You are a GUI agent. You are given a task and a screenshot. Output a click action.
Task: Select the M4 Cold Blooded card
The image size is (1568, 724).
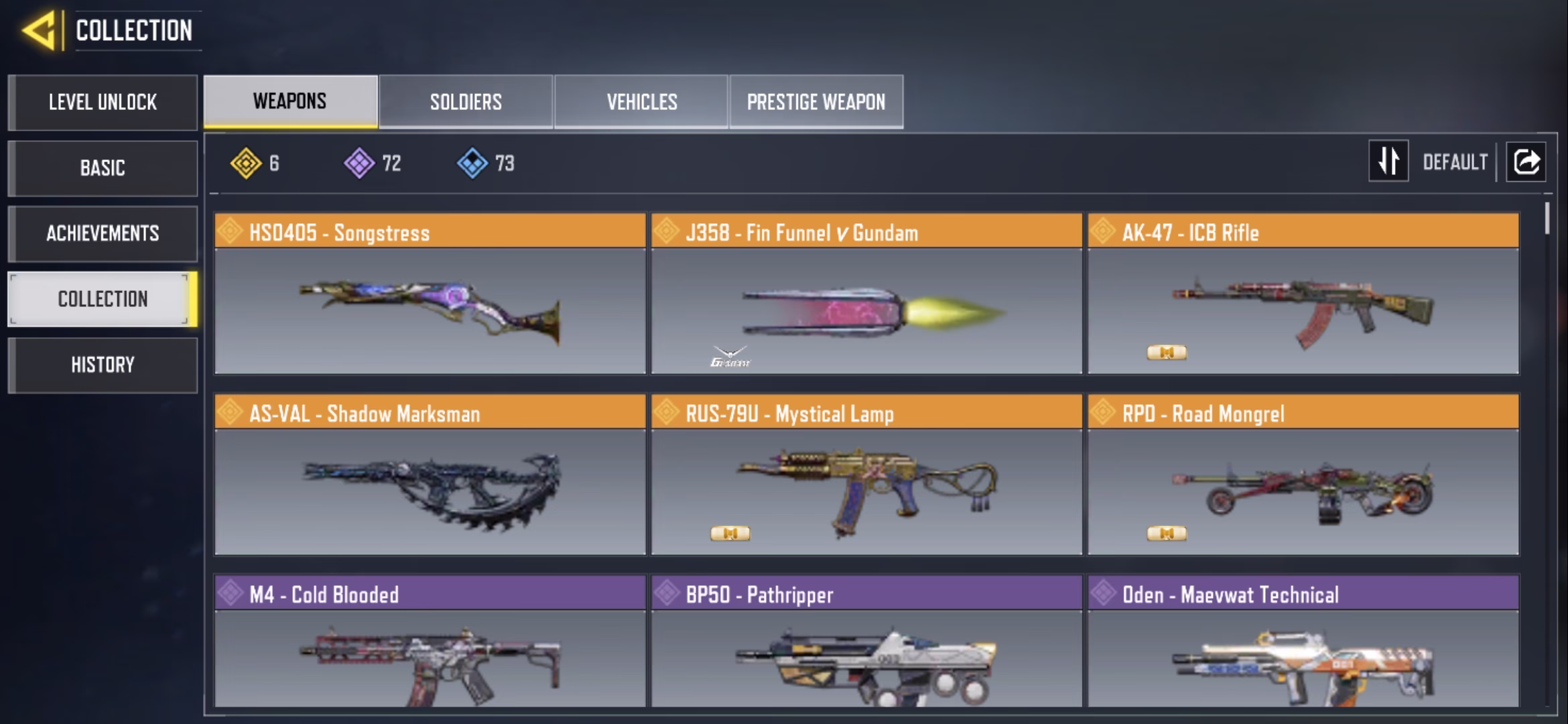(x=430, y=641)
